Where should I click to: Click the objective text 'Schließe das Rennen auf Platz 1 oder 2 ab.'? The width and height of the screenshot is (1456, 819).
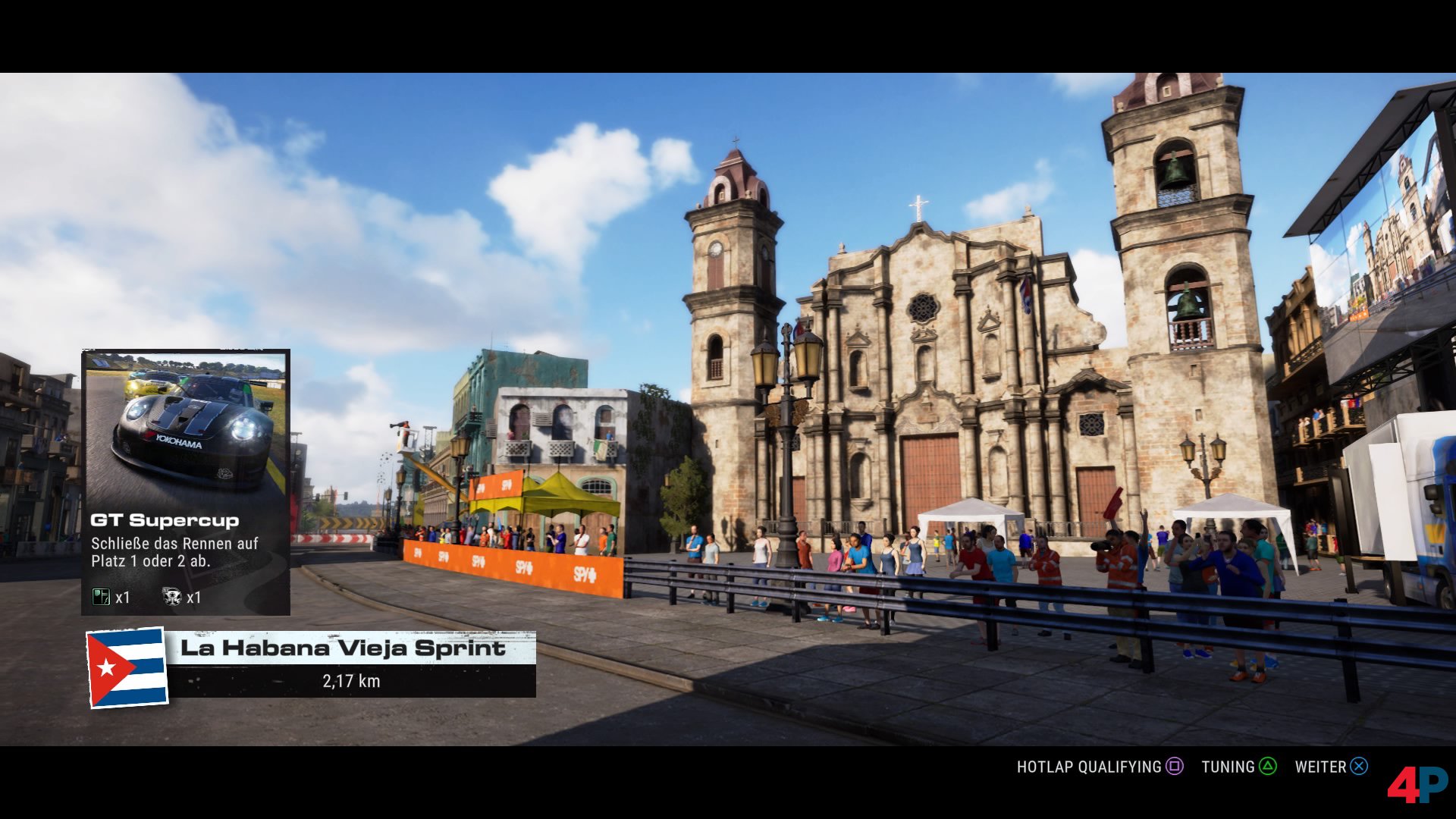pyautogui.click(x=173, y=551)
